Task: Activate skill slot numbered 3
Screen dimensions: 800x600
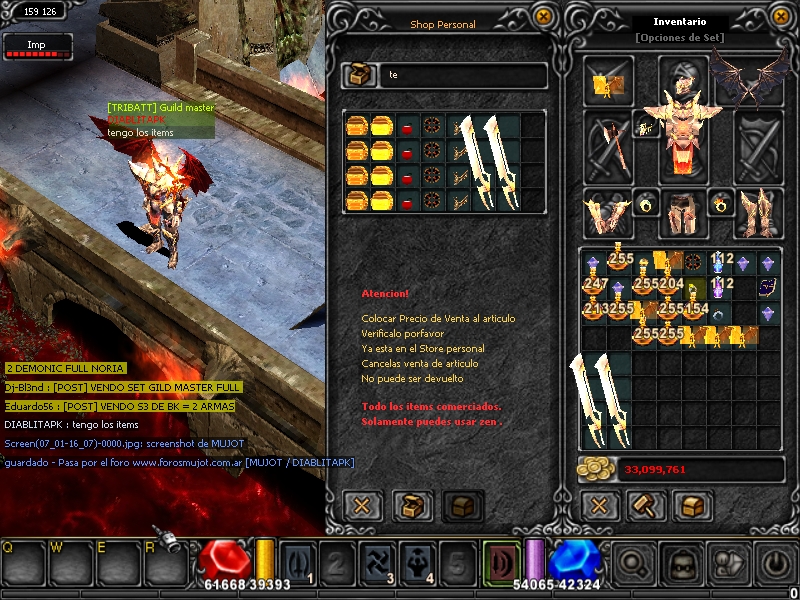Action: pyautogui.click(x=376, y=563)
